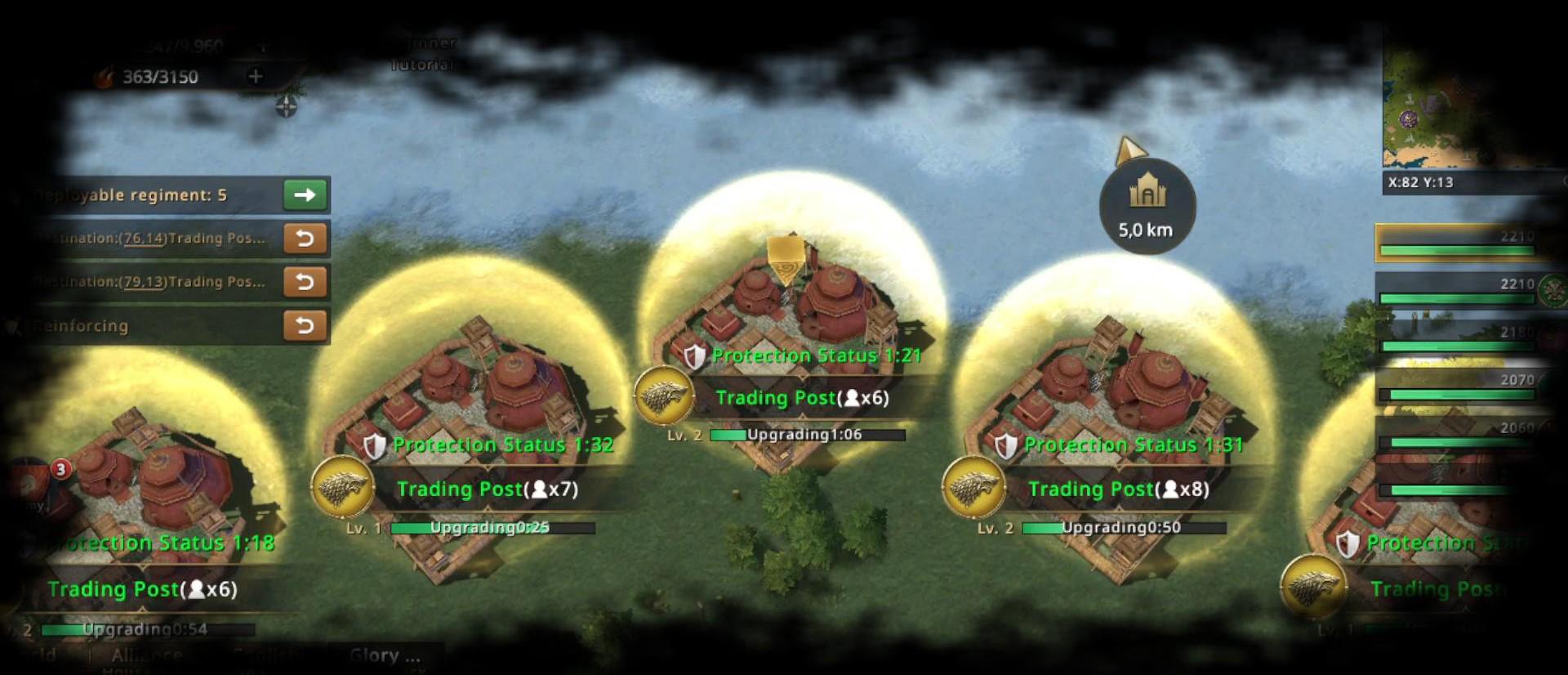Open the Alliance tab
The width and height of the screenshot is (1568, 675).
point(147,655)
